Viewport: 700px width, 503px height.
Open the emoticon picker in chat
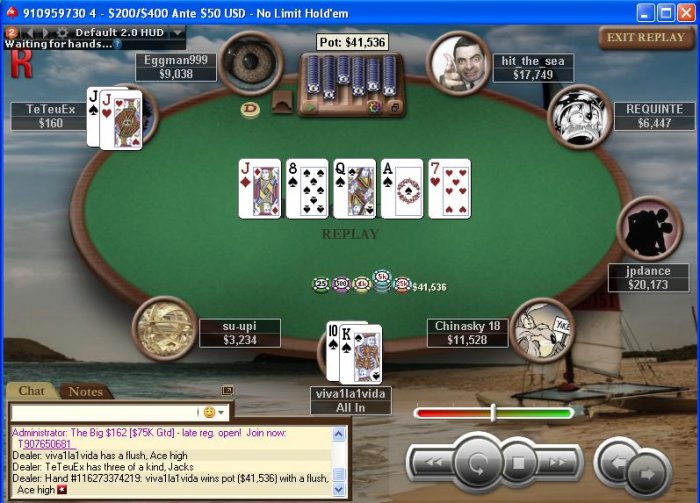[210, 412]
